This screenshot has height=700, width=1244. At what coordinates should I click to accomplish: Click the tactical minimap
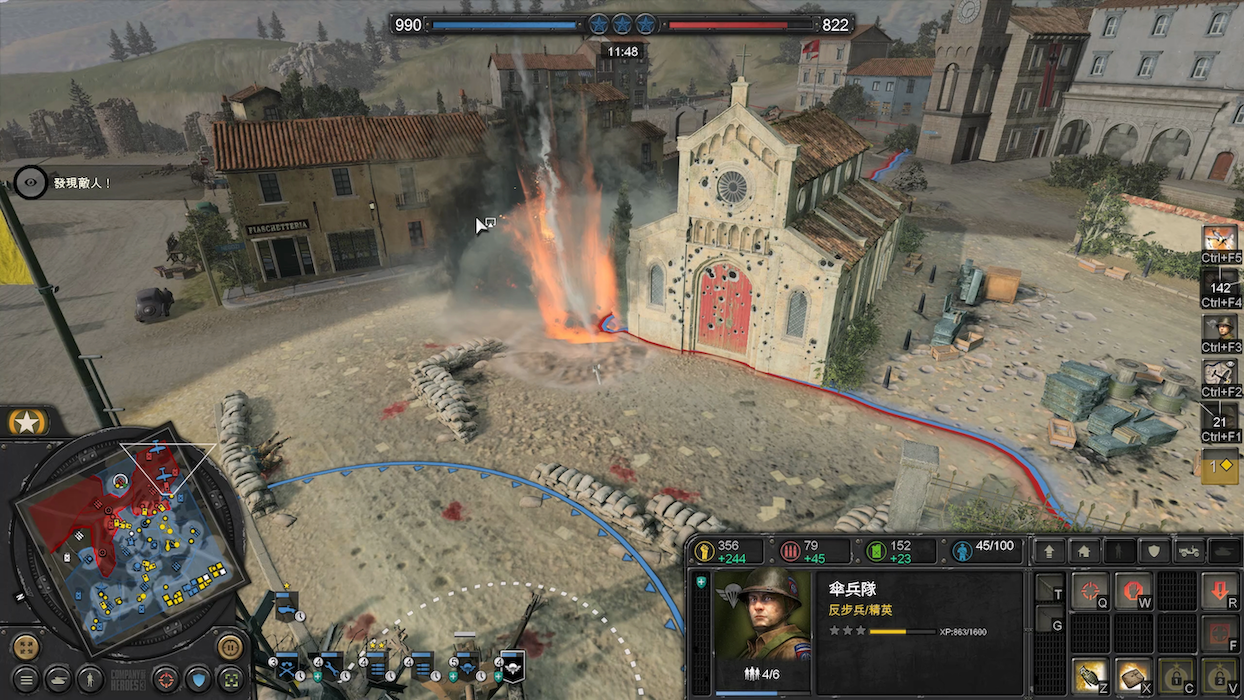coord(128,542)
